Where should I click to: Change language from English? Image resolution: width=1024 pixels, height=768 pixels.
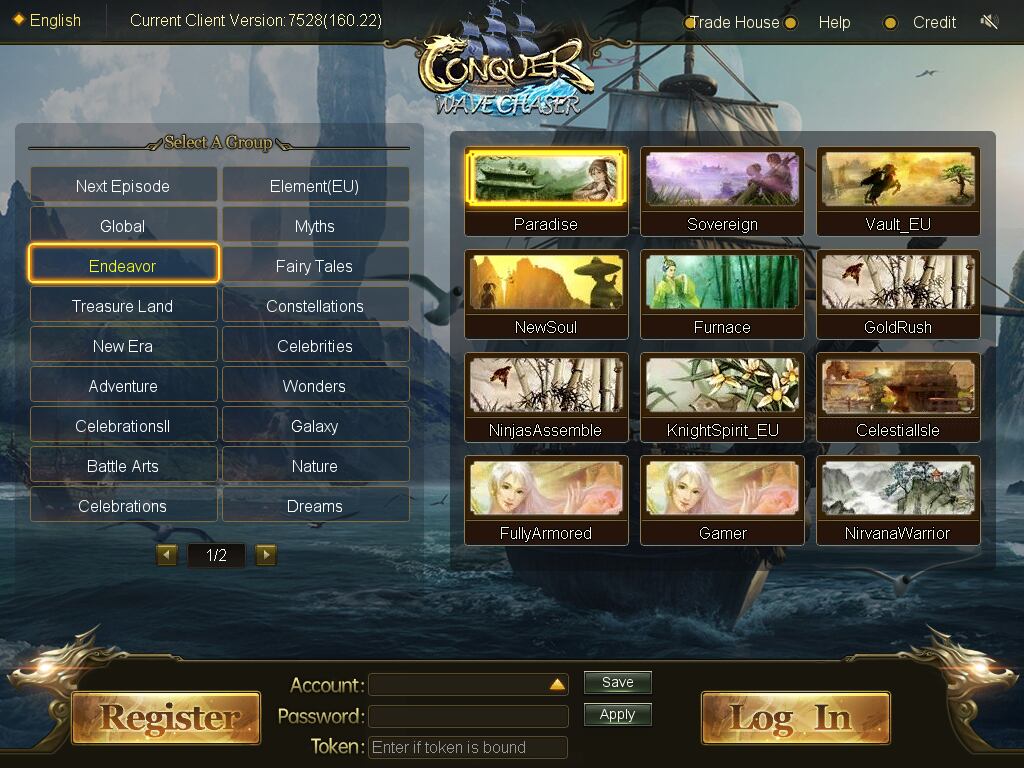pyautogui.click(x=48, y=20)
